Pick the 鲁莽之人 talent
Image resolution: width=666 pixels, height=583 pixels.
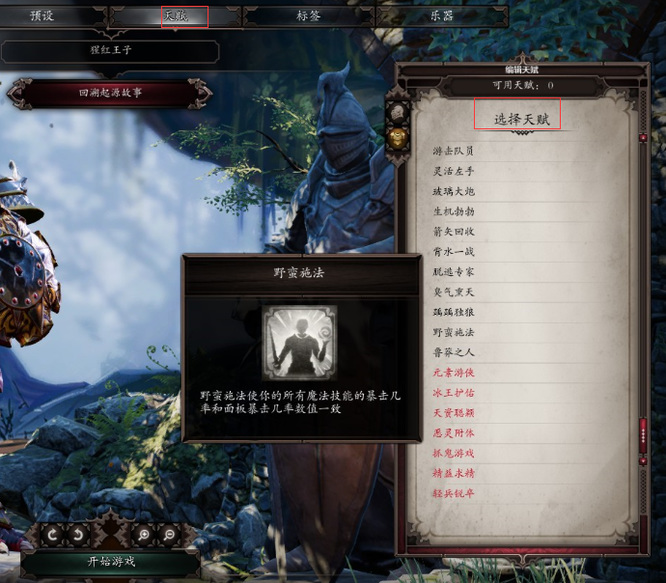click(453, 351)
